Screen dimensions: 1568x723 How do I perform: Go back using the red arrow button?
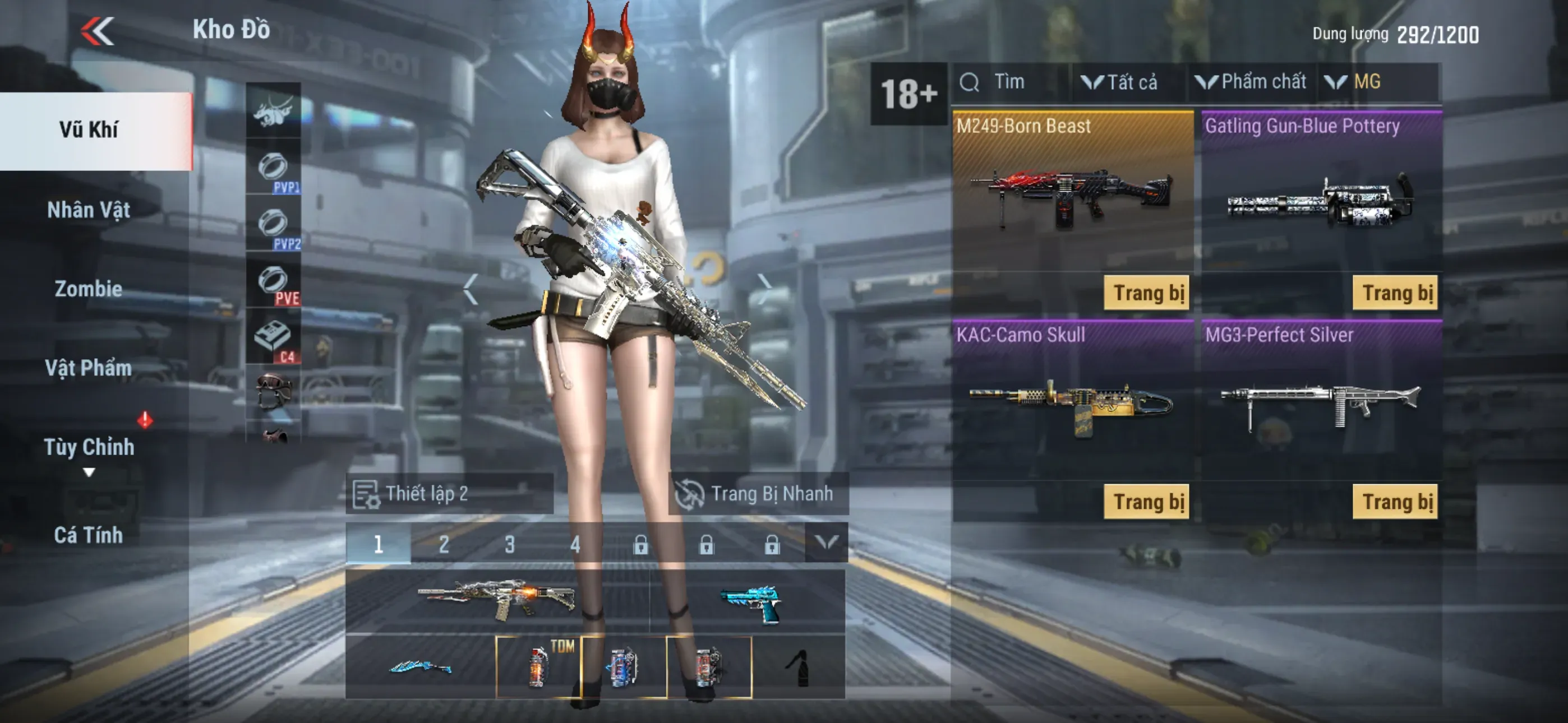tap(98, 30)
